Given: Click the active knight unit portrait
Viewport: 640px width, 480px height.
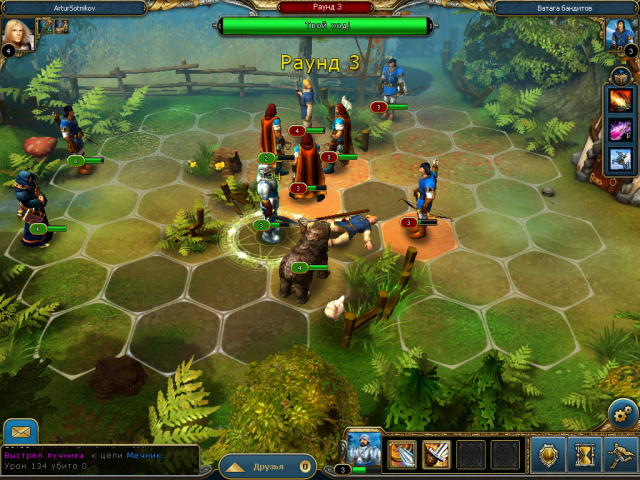Looking at the screenshot, I should pyautogui.click(x=362, y=448).
